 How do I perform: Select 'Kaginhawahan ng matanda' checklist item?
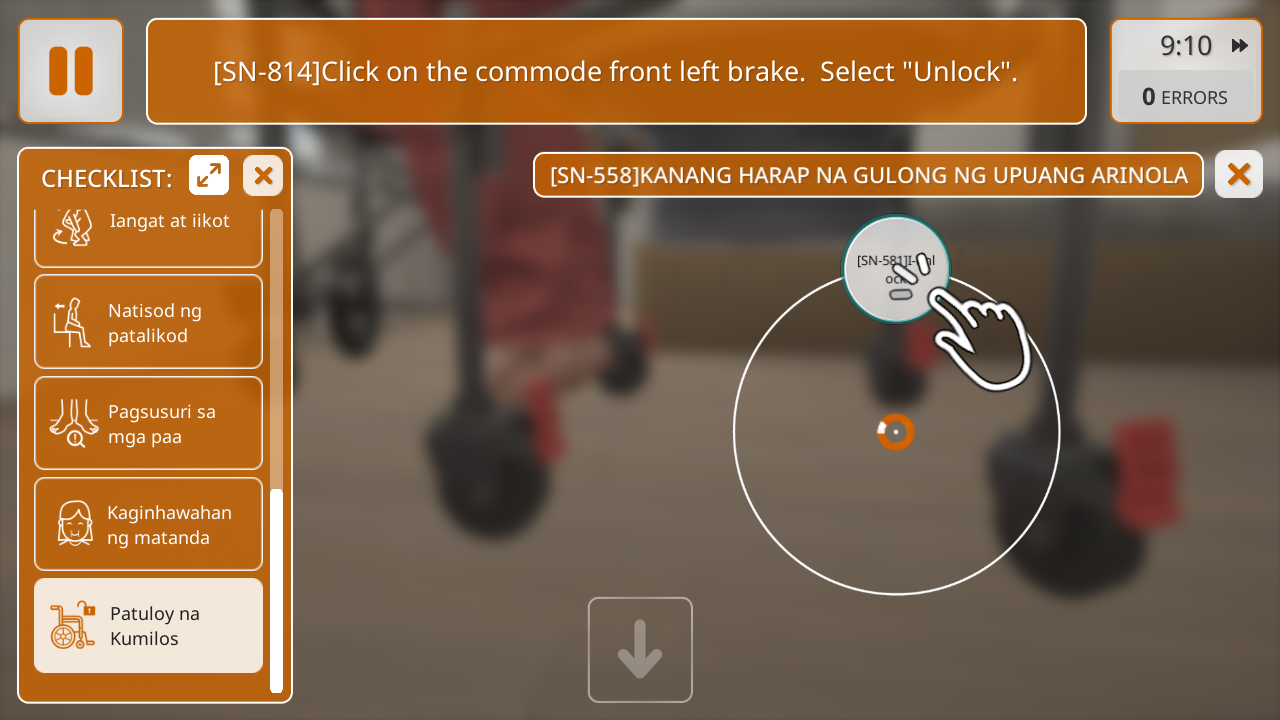(x=148, y=524)
